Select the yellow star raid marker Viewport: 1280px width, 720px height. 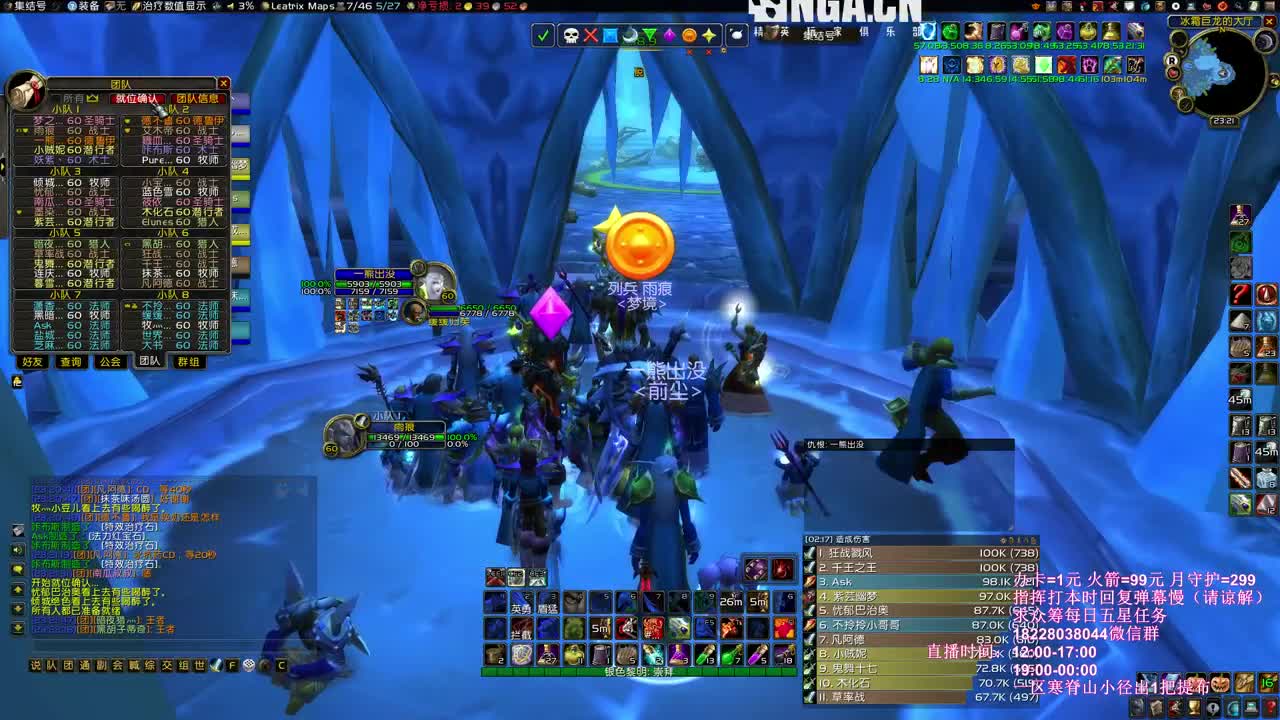click(x=707, y=34)
